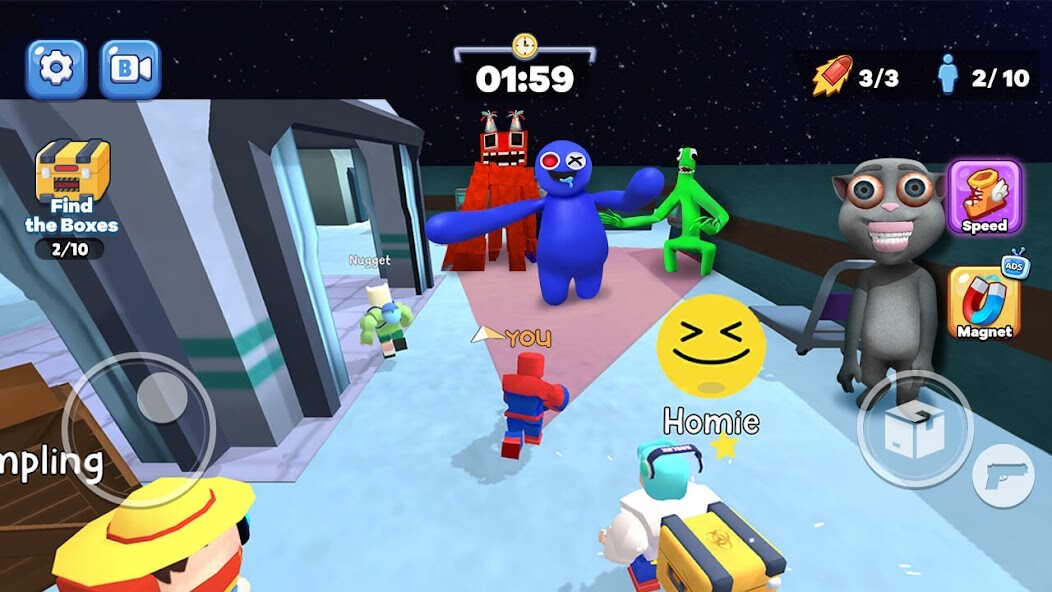
Task: Use the Magnet power-up
Action: 984,302
